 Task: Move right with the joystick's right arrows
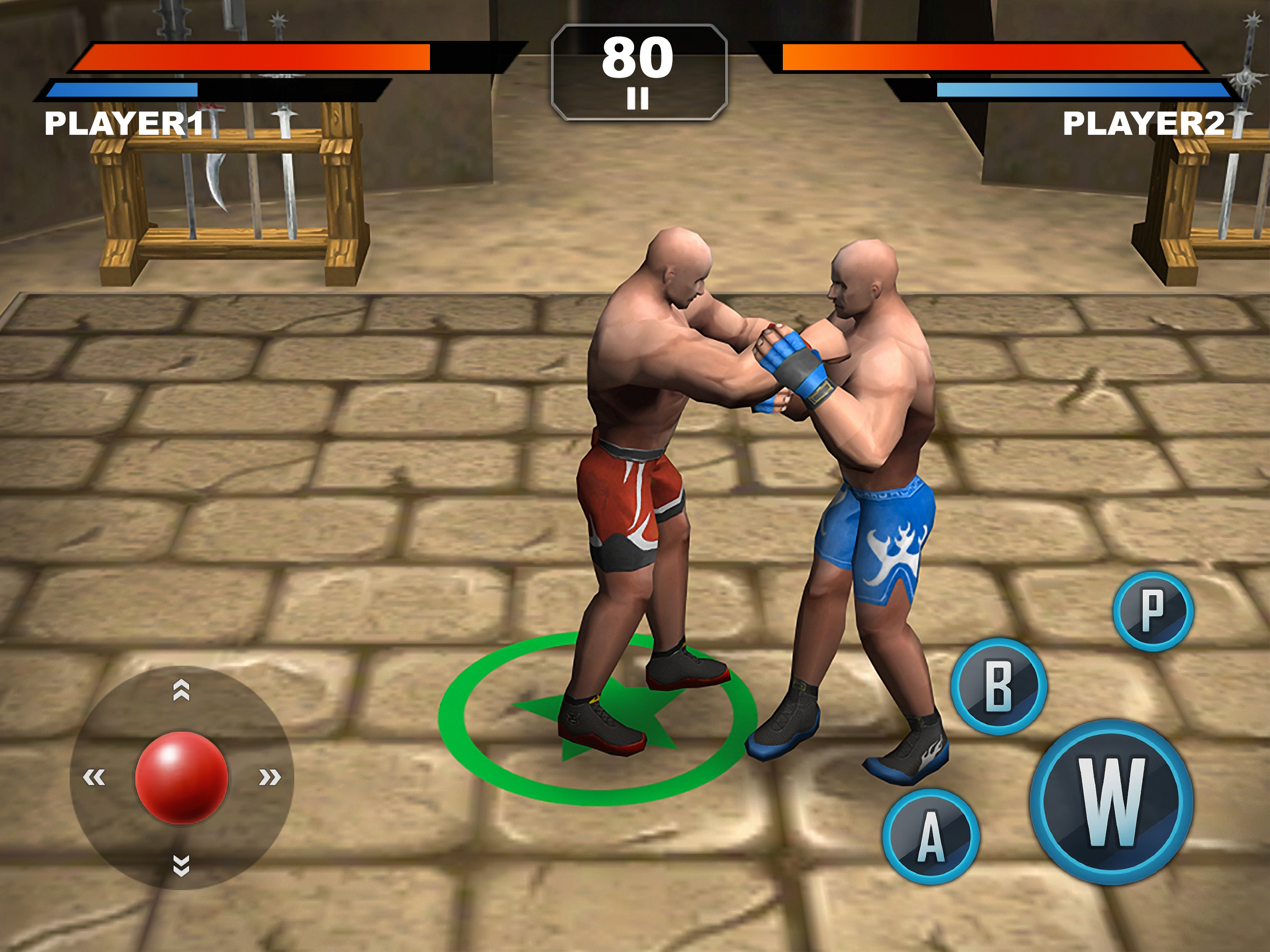(x=269, y=778)
